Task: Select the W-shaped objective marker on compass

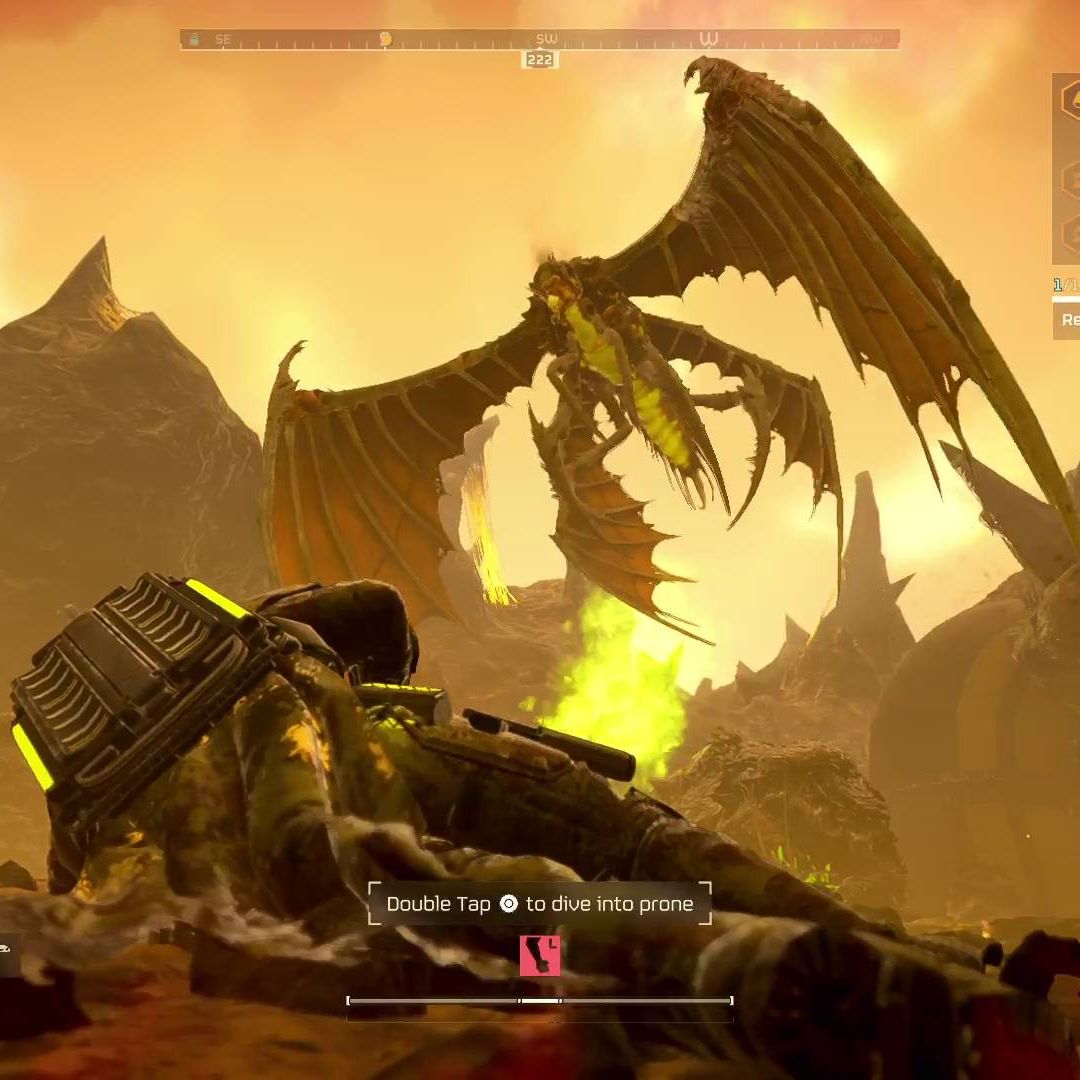Action: tap(709, 39)
